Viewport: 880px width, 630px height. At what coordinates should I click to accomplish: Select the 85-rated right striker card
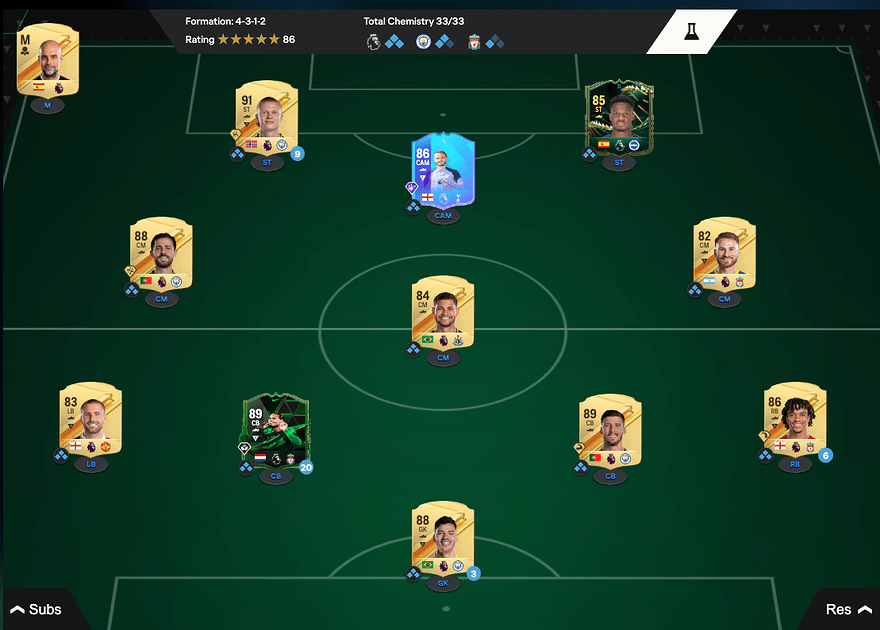(x=619, y=117)
